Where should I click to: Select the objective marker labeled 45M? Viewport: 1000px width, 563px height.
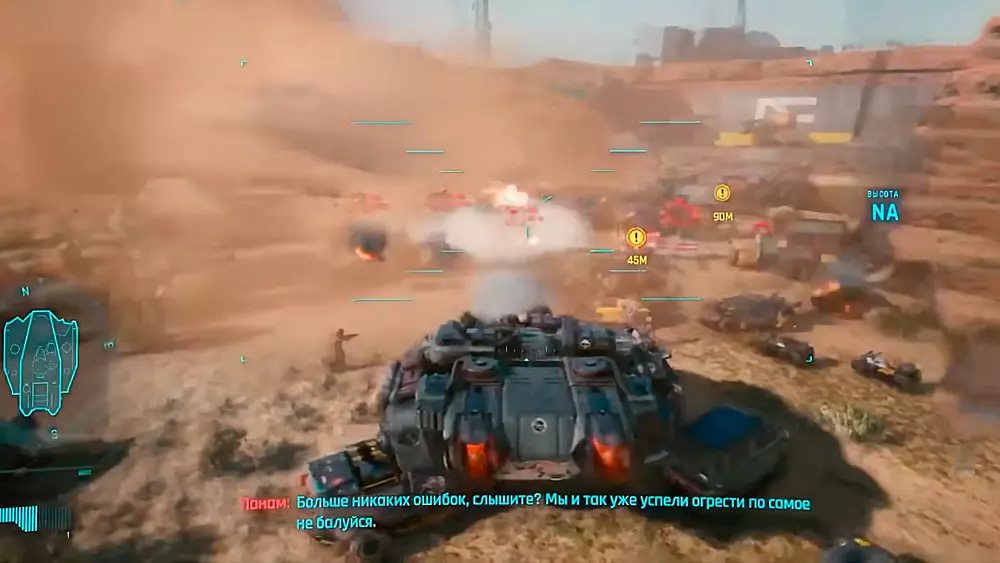point(636,237)
